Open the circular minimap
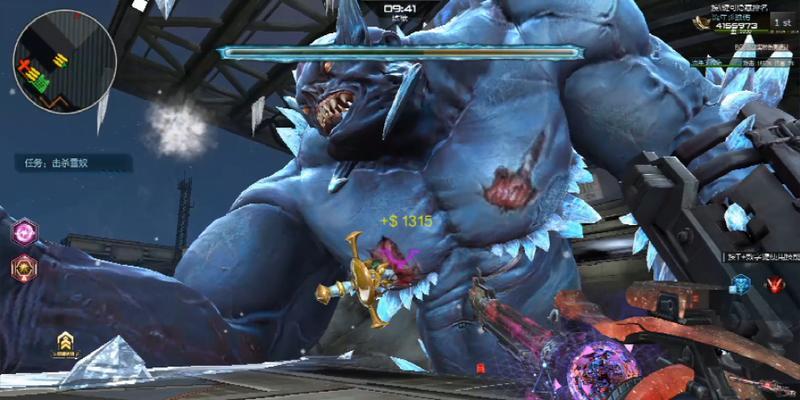This screenshot has height=400, width=800. (63, 60)
